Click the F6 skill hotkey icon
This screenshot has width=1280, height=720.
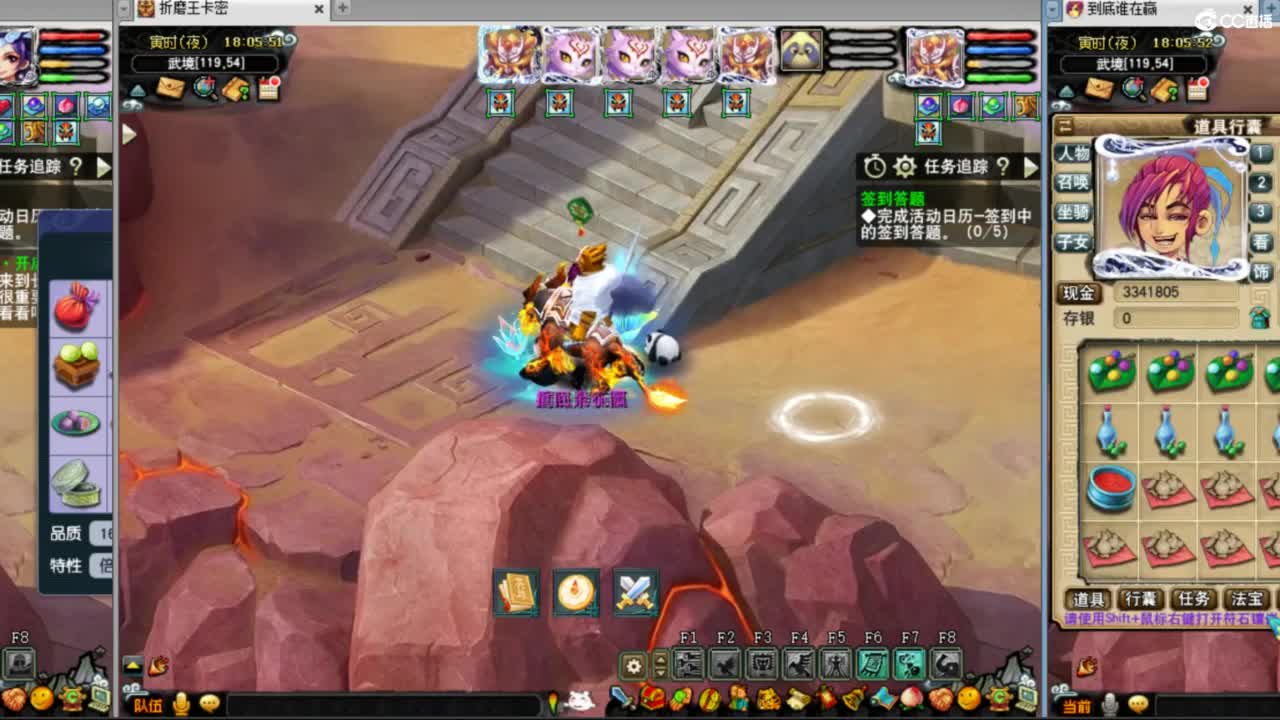tap(873, 664)
